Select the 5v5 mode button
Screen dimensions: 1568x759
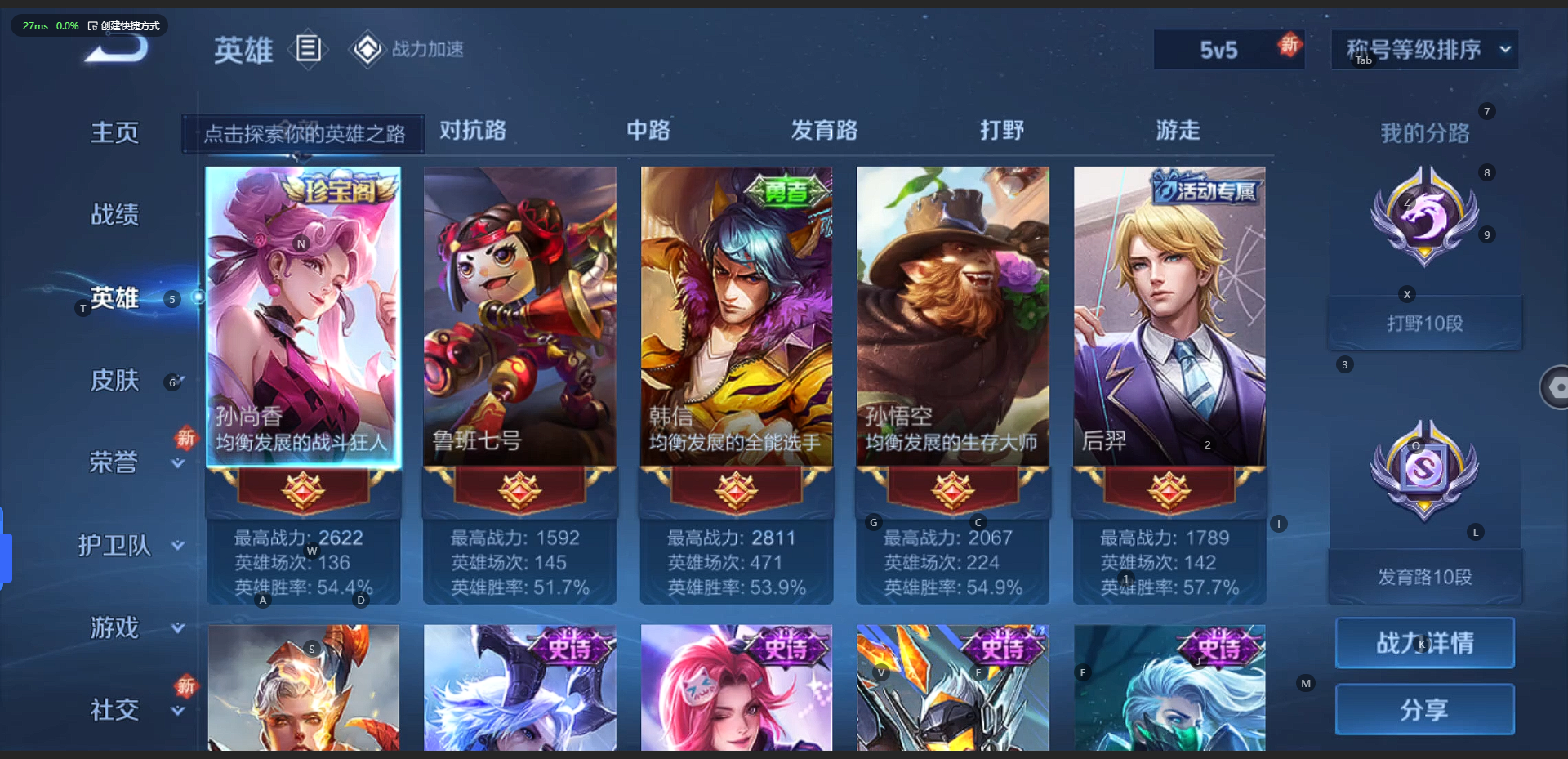pyautogui.click(x=1219, y=51)
